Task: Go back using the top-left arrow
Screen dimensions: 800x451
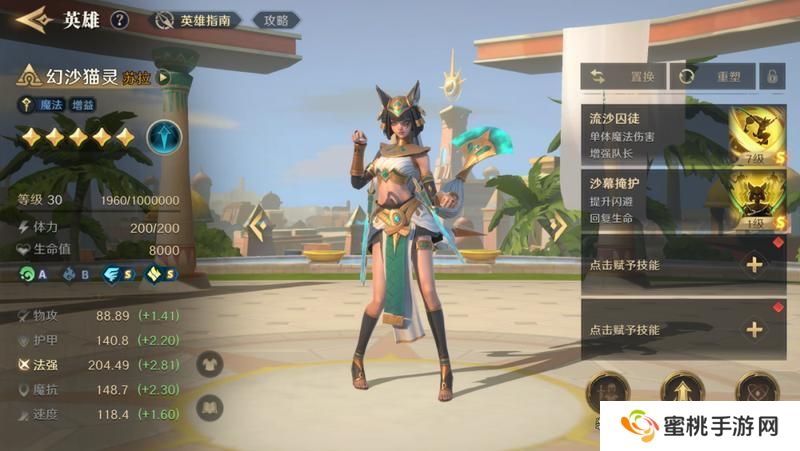Action: pos(32,19)
